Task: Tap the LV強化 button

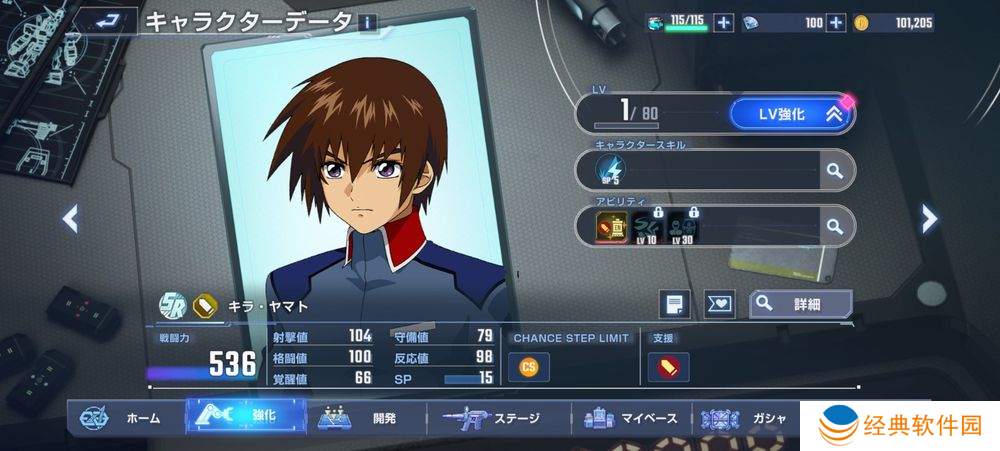Action: (789, 114)
